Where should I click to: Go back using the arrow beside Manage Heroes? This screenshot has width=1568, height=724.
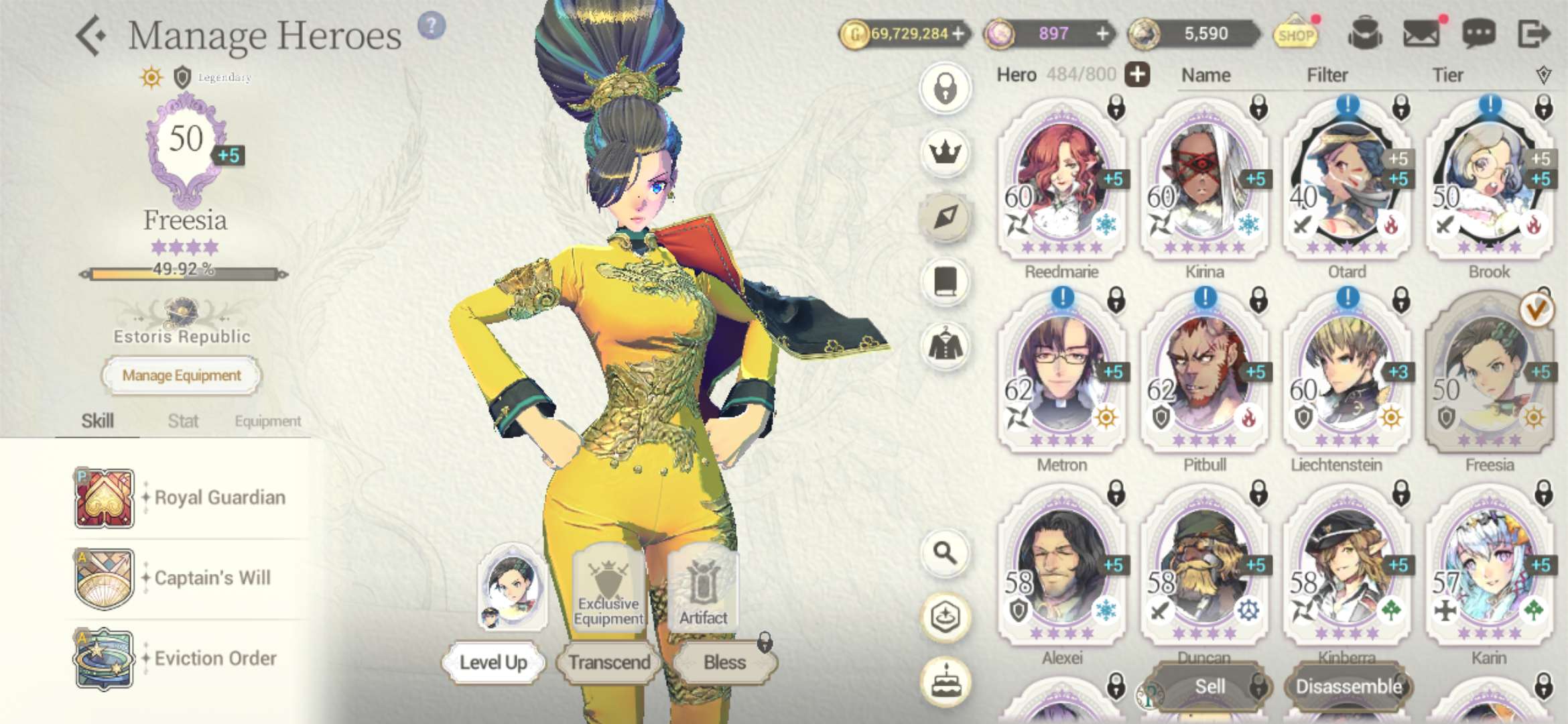[x=91, y=36]
